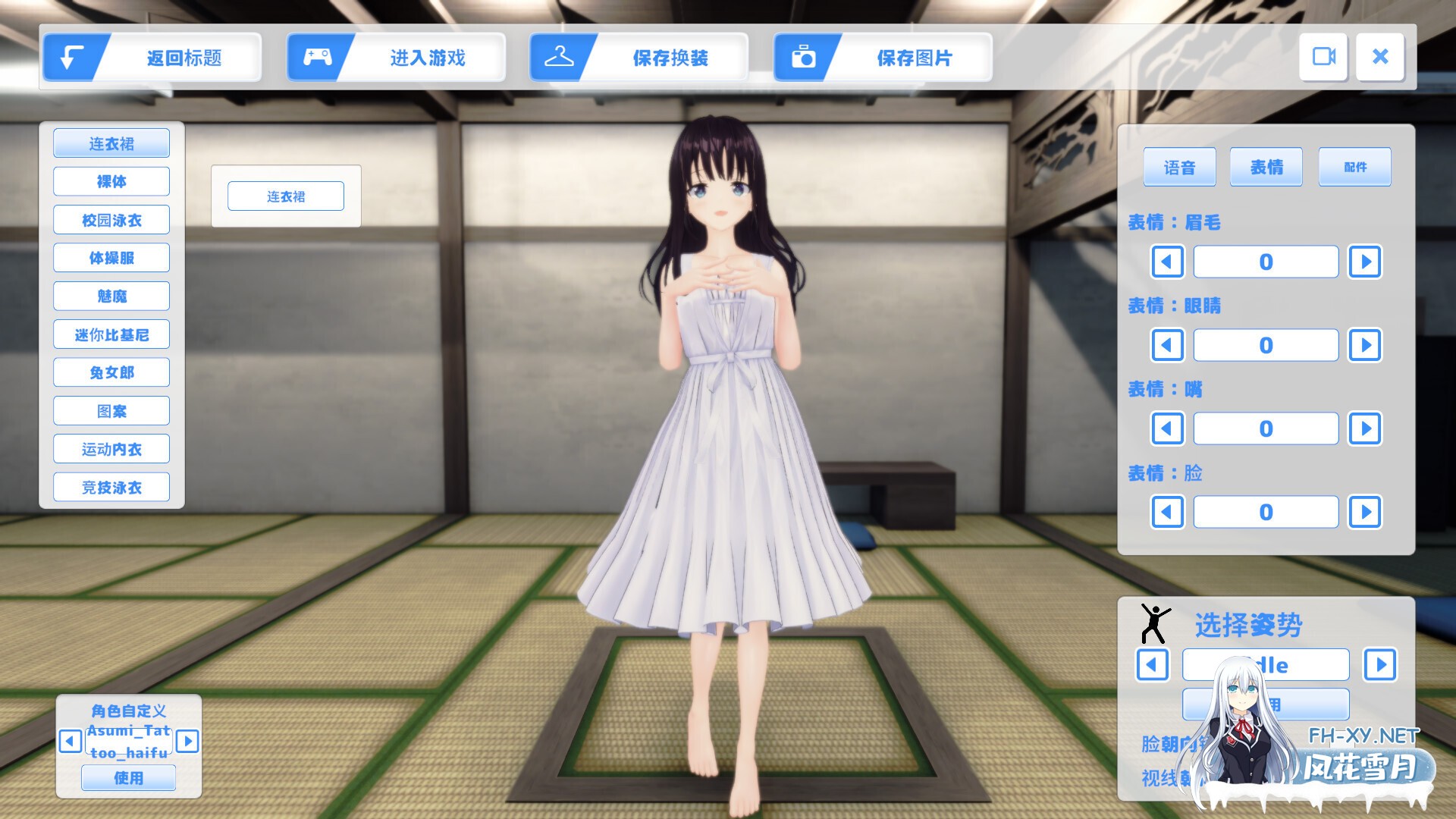Screen dimensions: 1456x819
Task: Decrease the 眼睛 expression with left arrow
Action: (x=1167, y=345)
